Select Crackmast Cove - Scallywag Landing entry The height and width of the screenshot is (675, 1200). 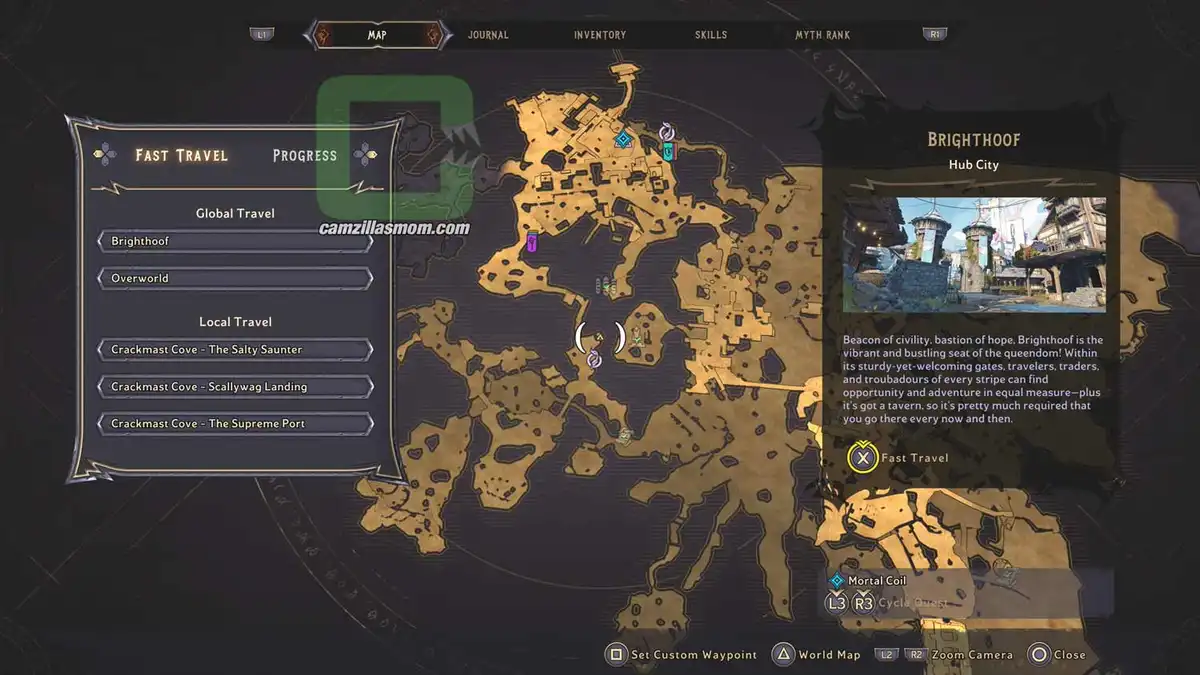tap(235, 387)
